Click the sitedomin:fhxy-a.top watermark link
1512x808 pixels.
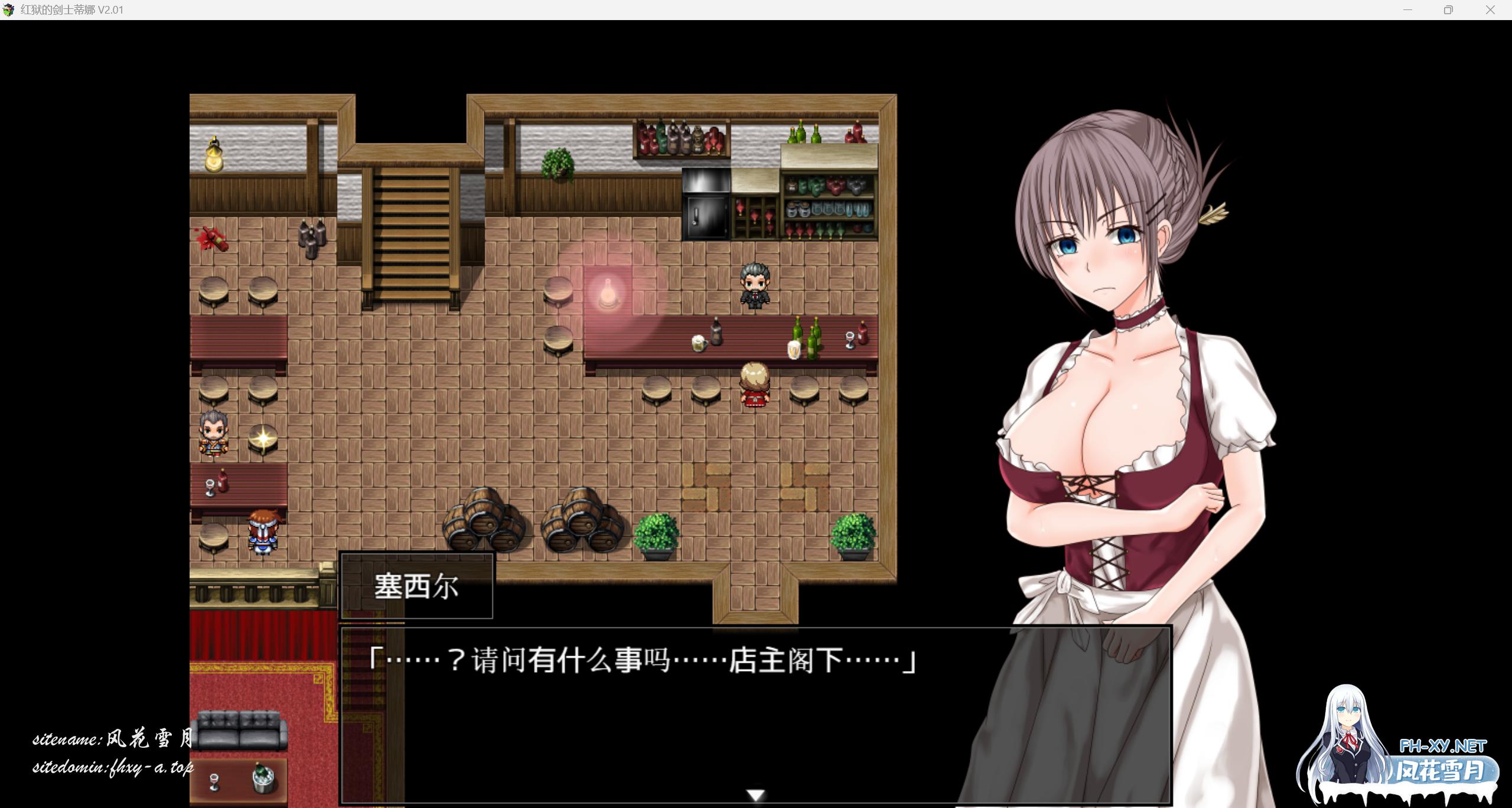112,768
